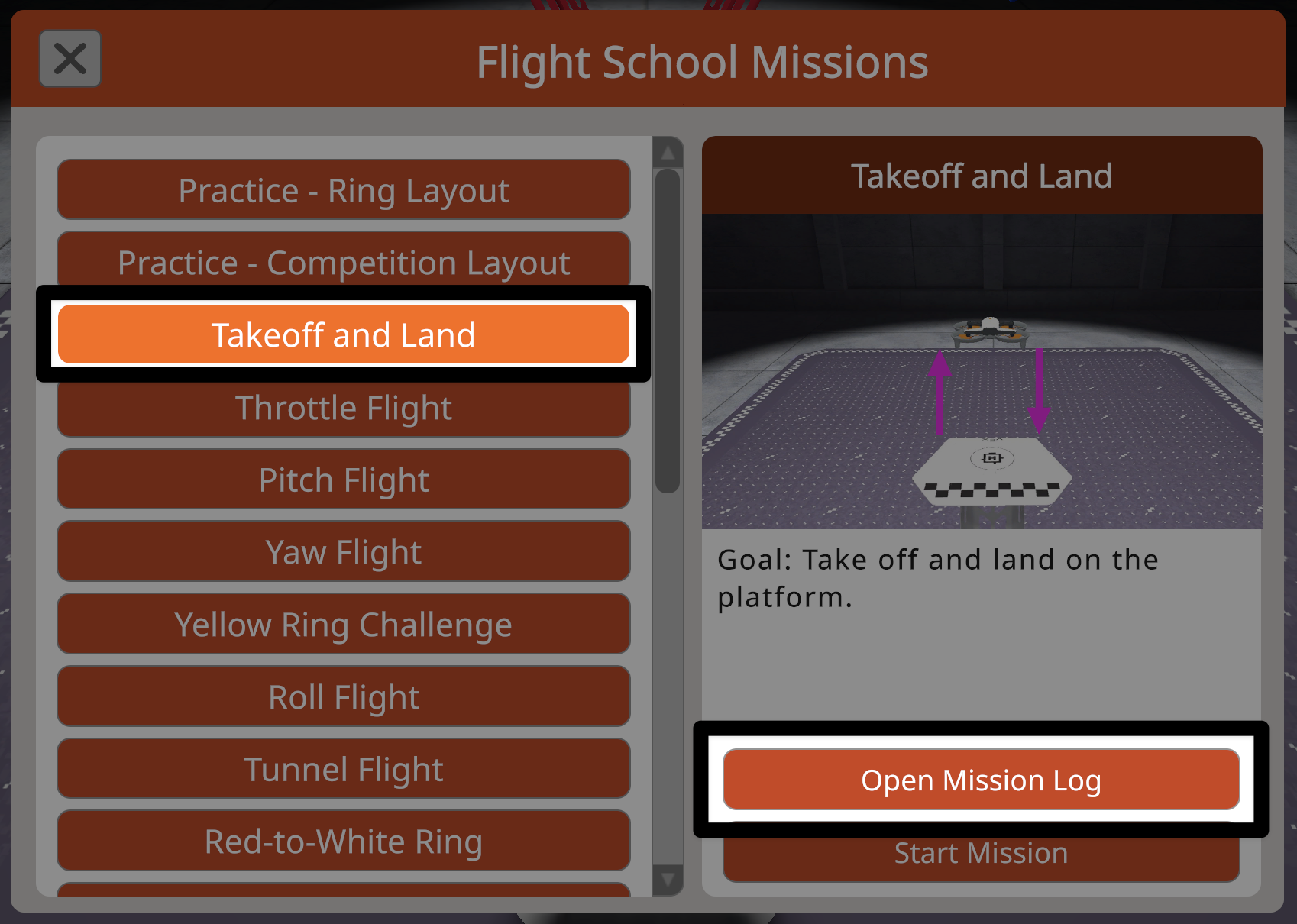Click the Flight School Missions title bar
1297x924 pixels.
[701, 63]
